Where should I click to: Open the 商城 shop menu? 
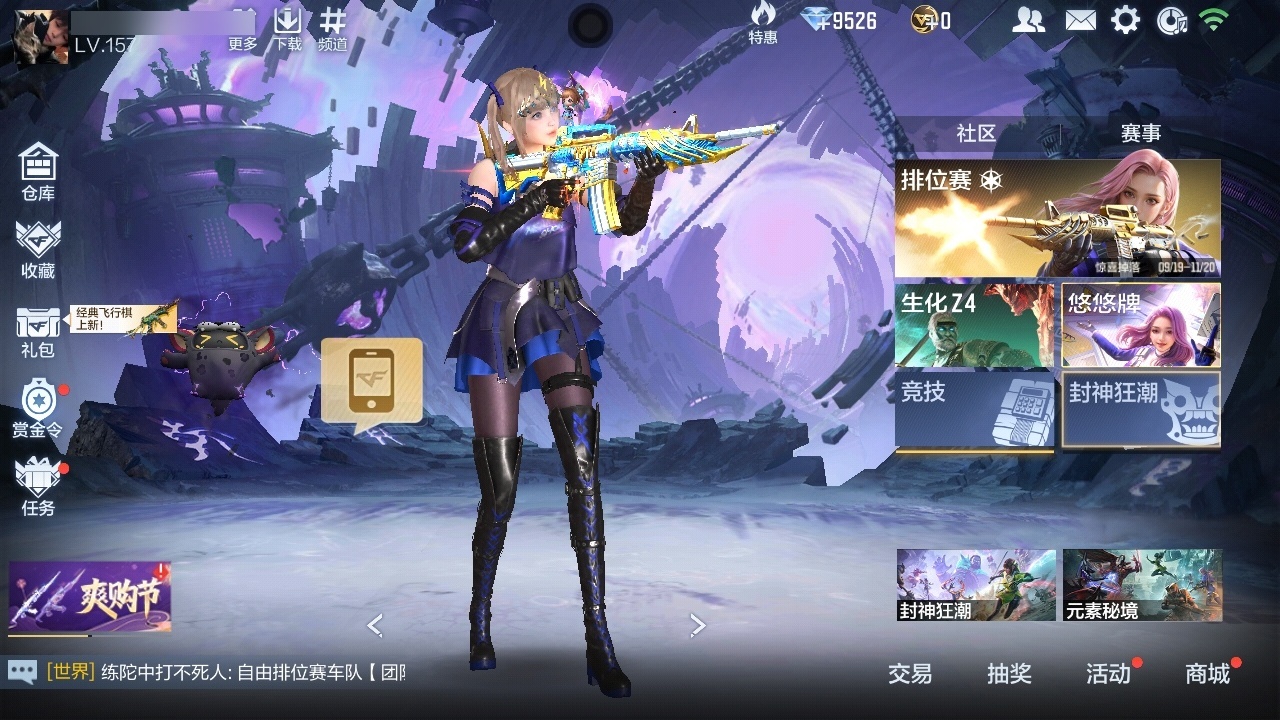click(1207, 674)
